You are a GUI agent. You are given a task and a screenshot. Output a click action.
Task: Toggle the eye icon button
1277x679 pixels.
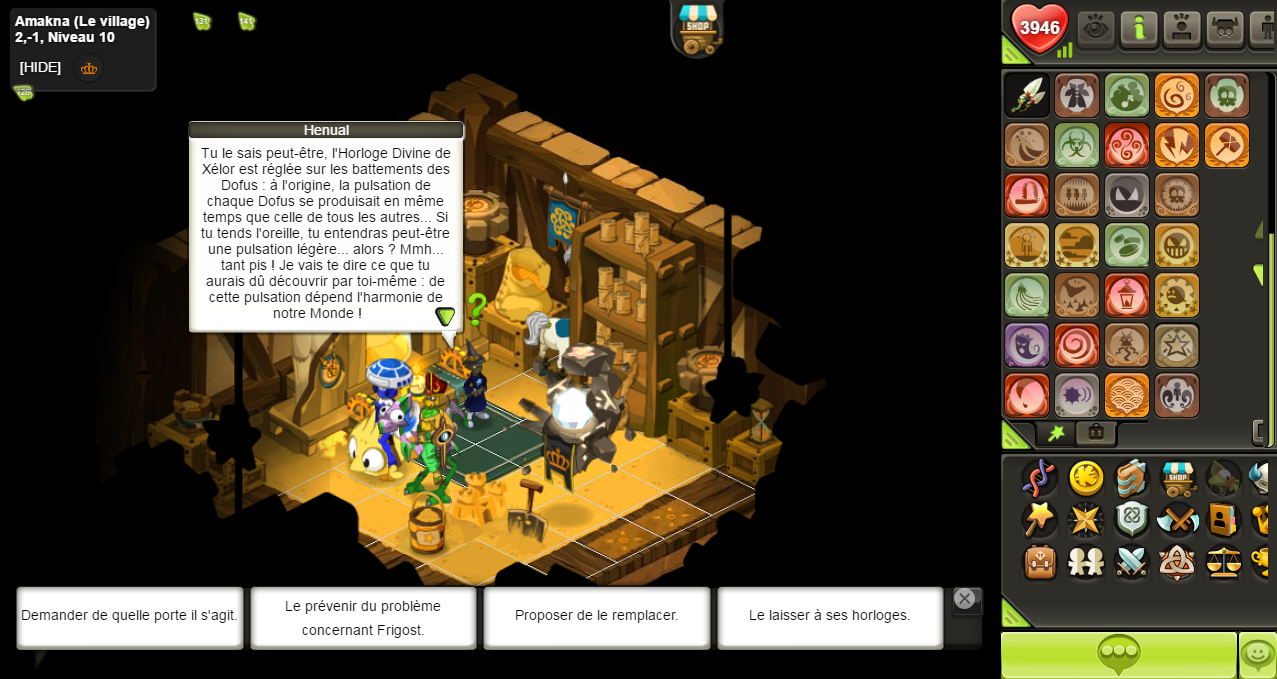point(1096,28)
